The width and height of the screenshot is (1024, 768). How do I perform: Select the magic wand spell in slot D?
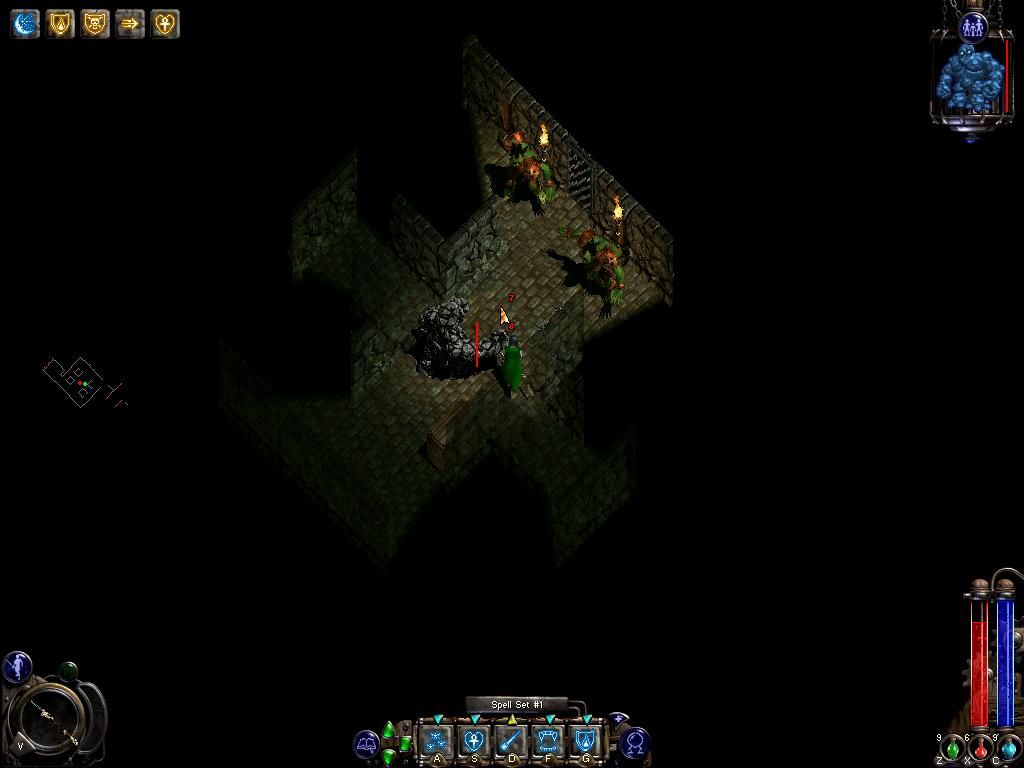tap(511, 741)
